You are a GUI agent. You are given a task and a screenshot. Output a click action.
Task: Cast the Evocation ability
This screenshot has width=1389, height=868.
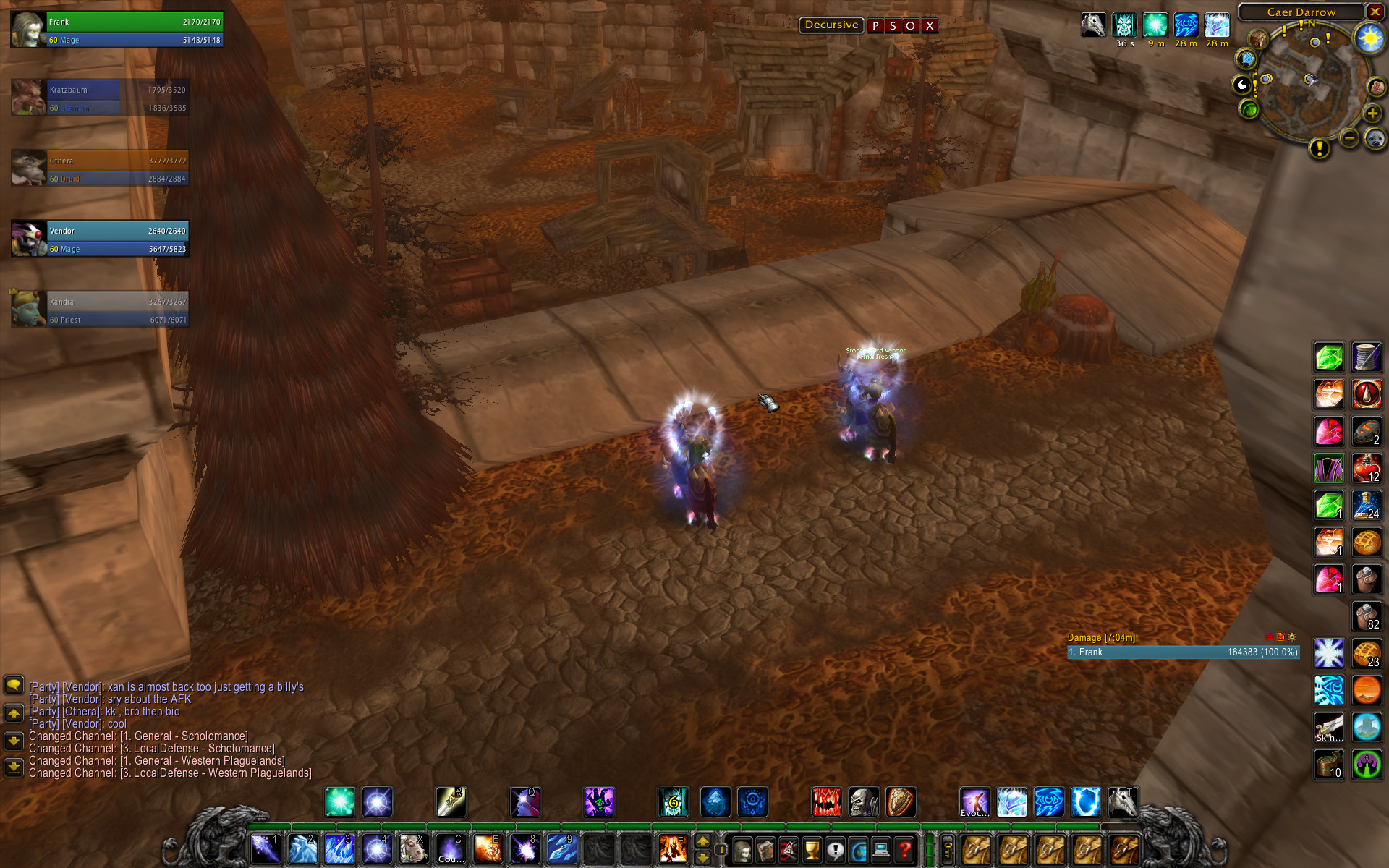[974, 802]
